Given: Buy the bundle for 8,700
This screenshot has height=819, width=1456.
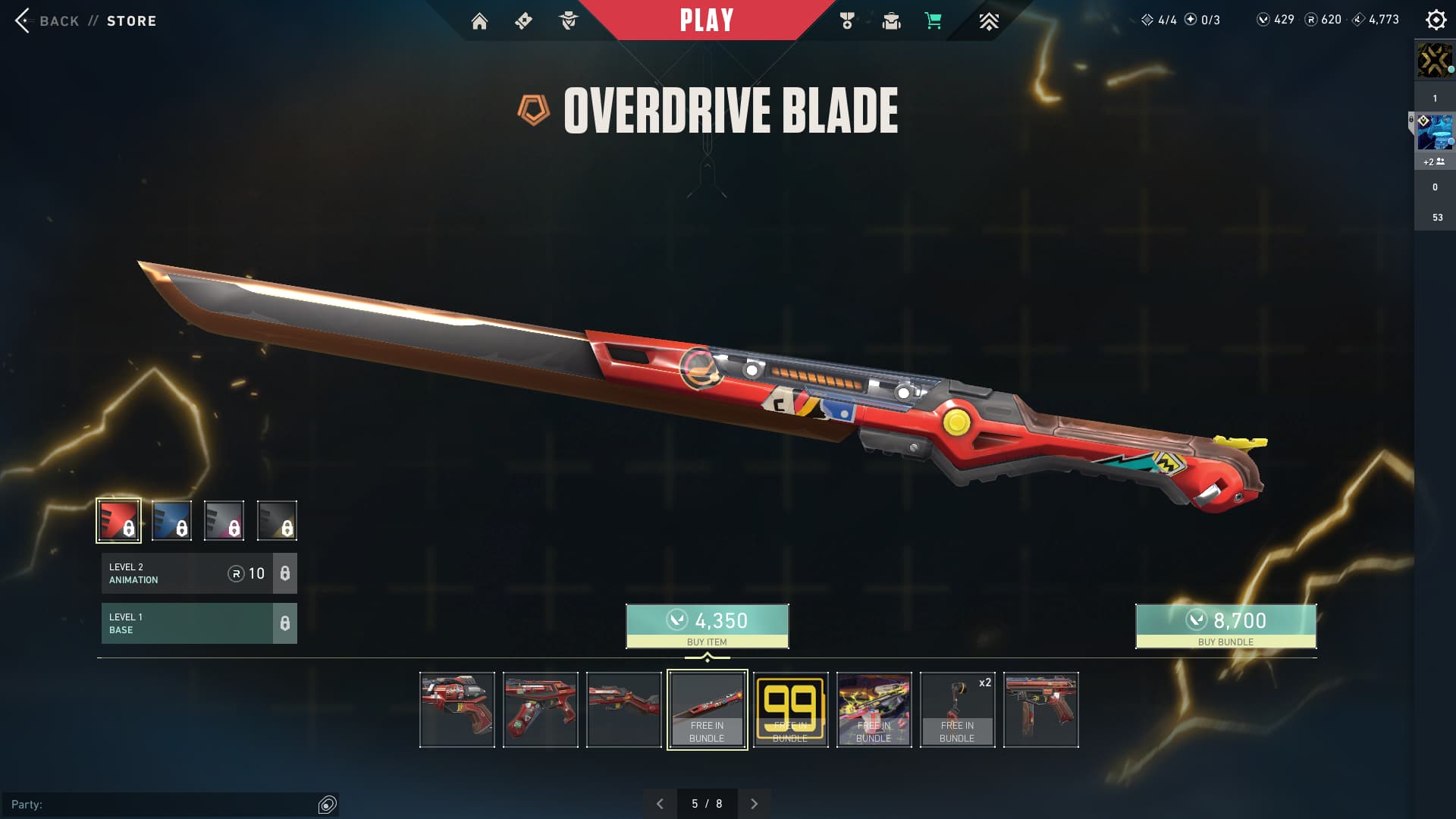Looking at the screenshot, I should click(x=1225, y=626).
